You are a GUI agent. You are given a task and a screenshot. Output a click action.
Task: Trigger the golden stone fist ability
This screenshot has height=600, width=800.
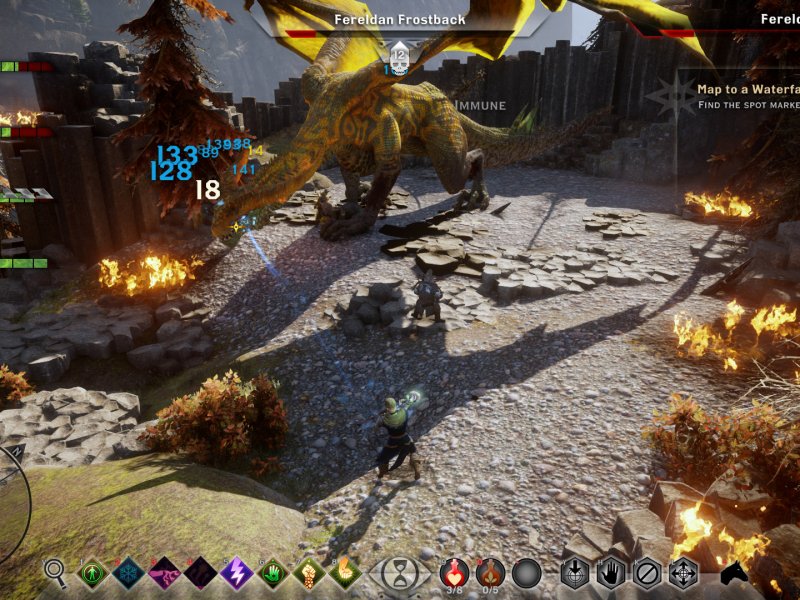[x=308, y=573]
